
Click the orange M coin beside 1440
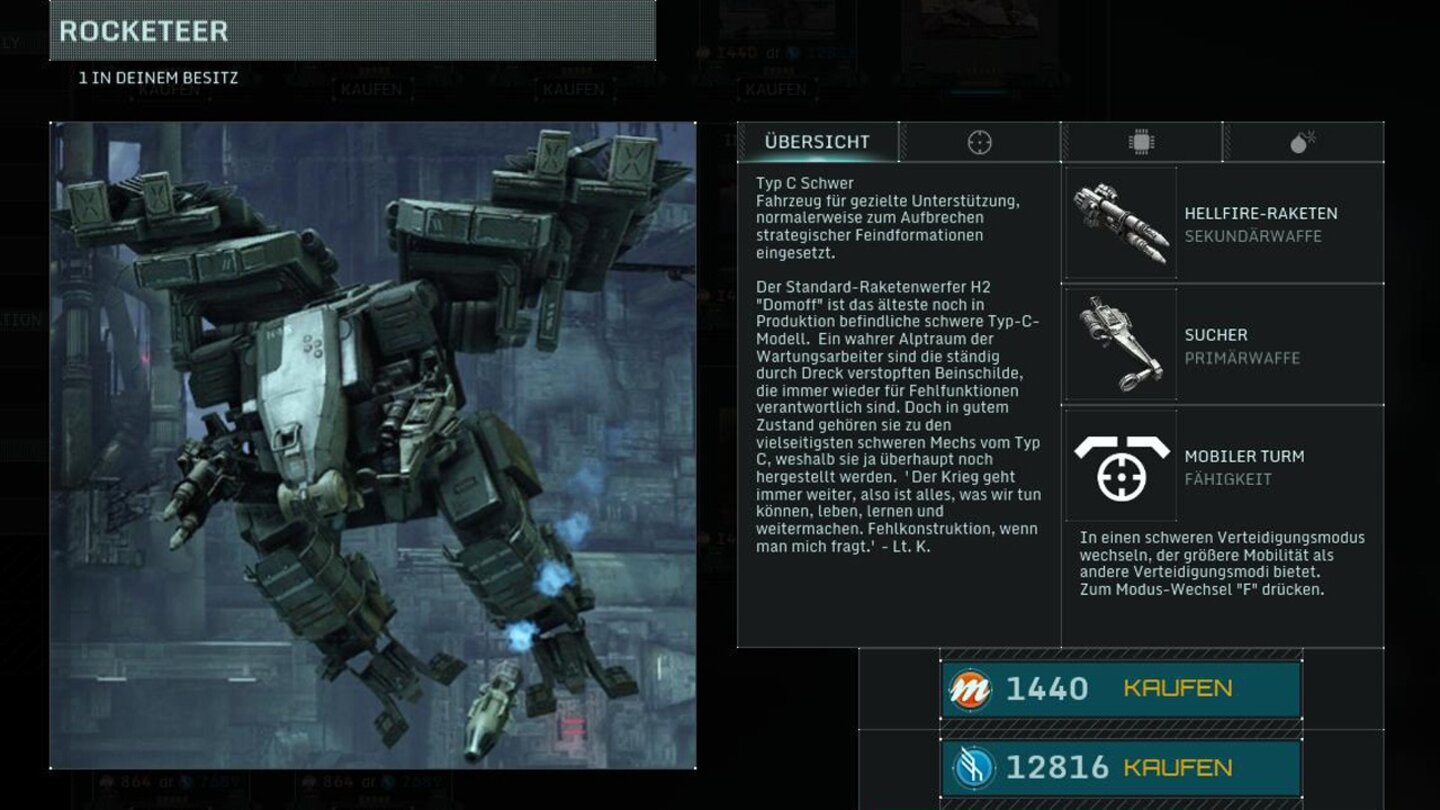pyautogui.click(x=969, y=688)
